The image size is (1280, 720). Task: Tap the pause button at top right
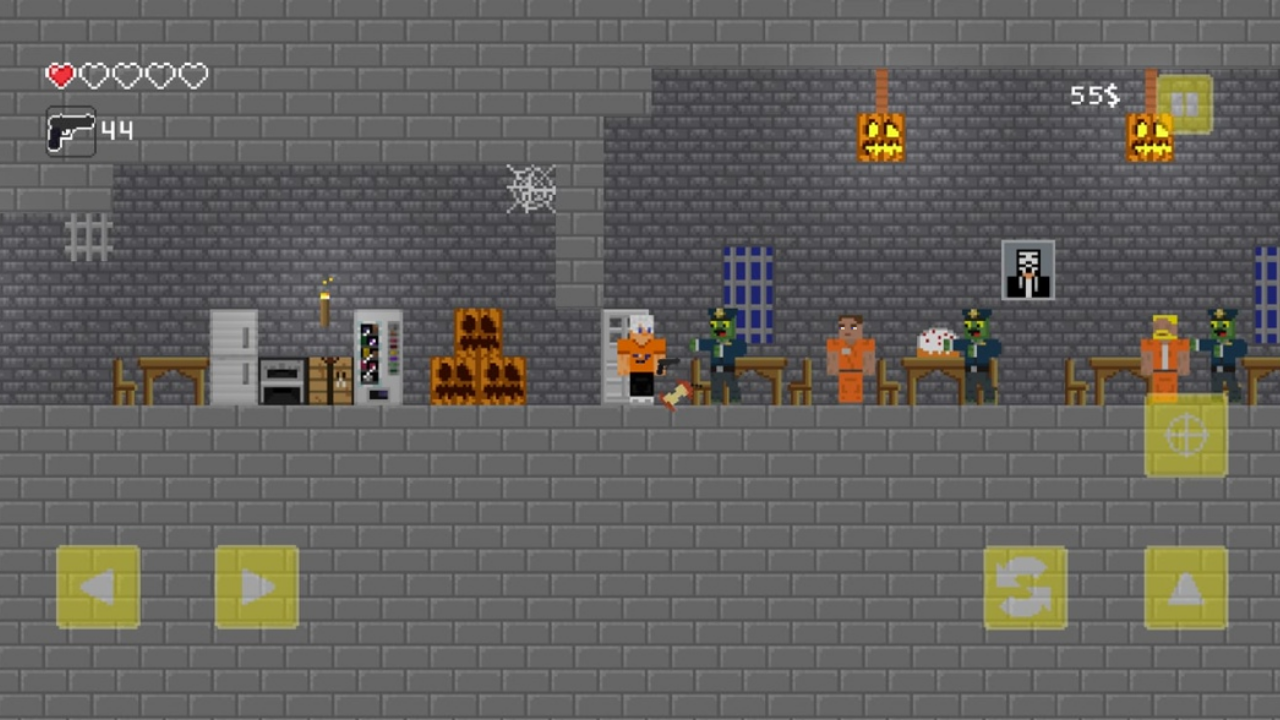click(1186, 103)
